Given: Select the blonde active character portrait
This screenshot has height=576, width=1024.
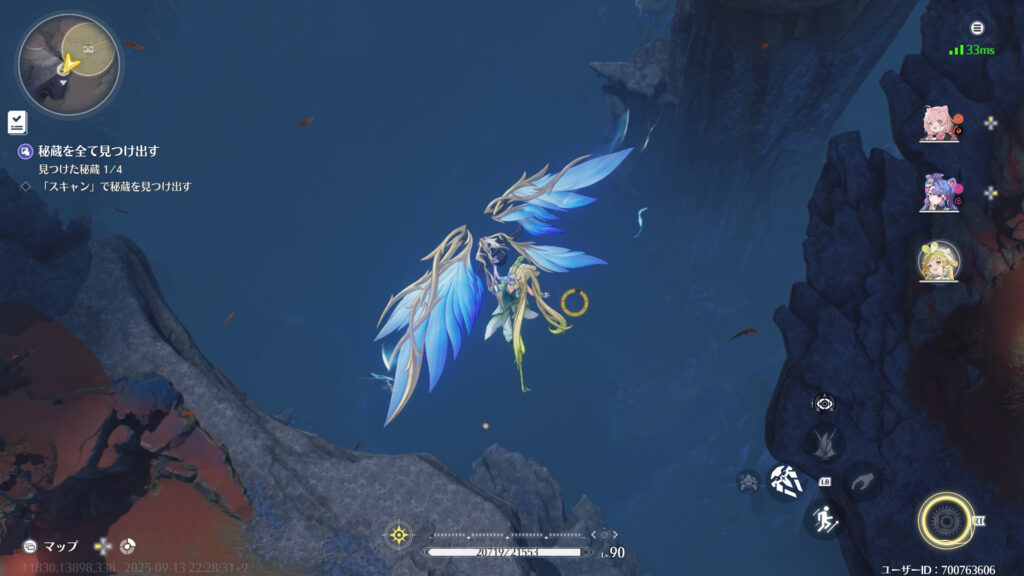Looking at the screenshot, I should 939,260.
